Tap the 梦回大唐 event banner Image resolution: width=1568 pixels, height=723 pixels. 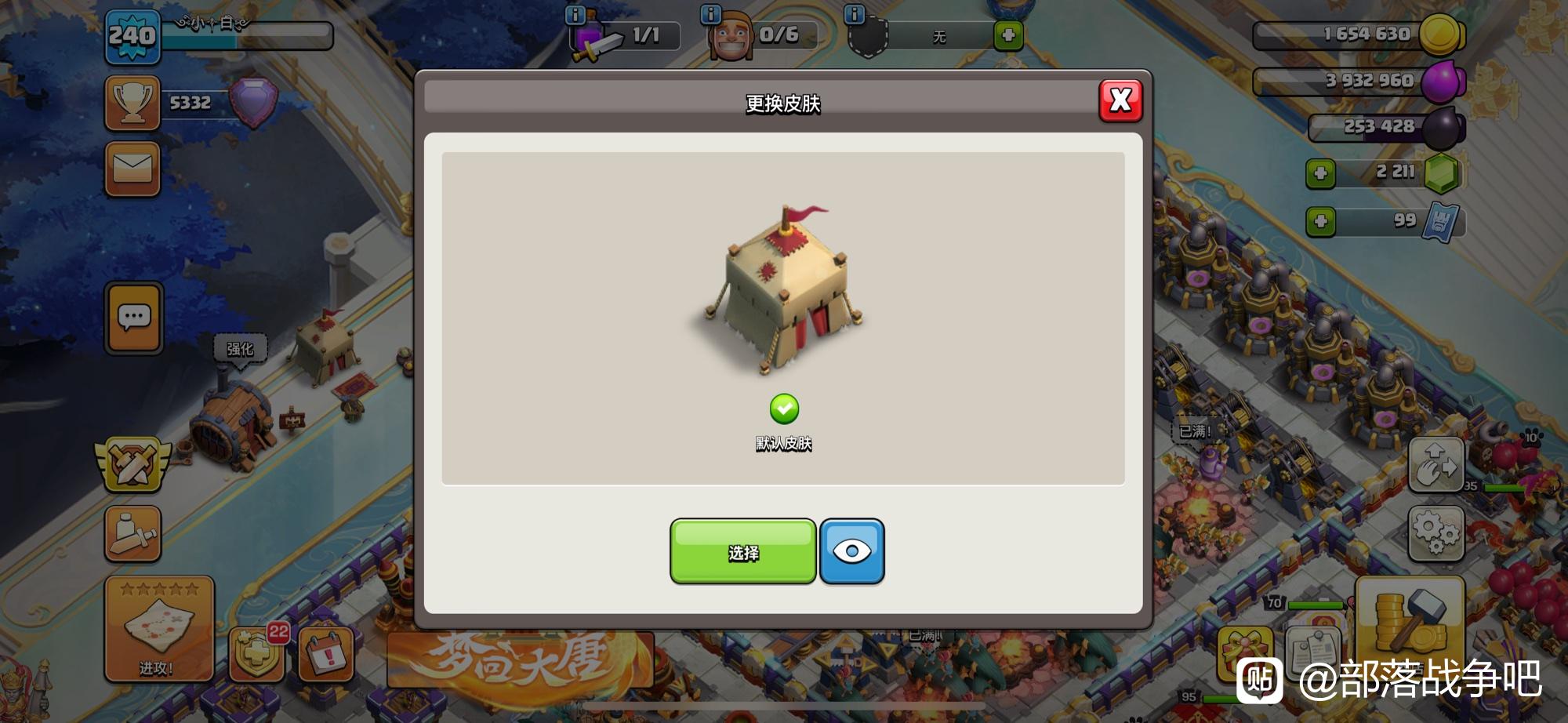point(520,658)
